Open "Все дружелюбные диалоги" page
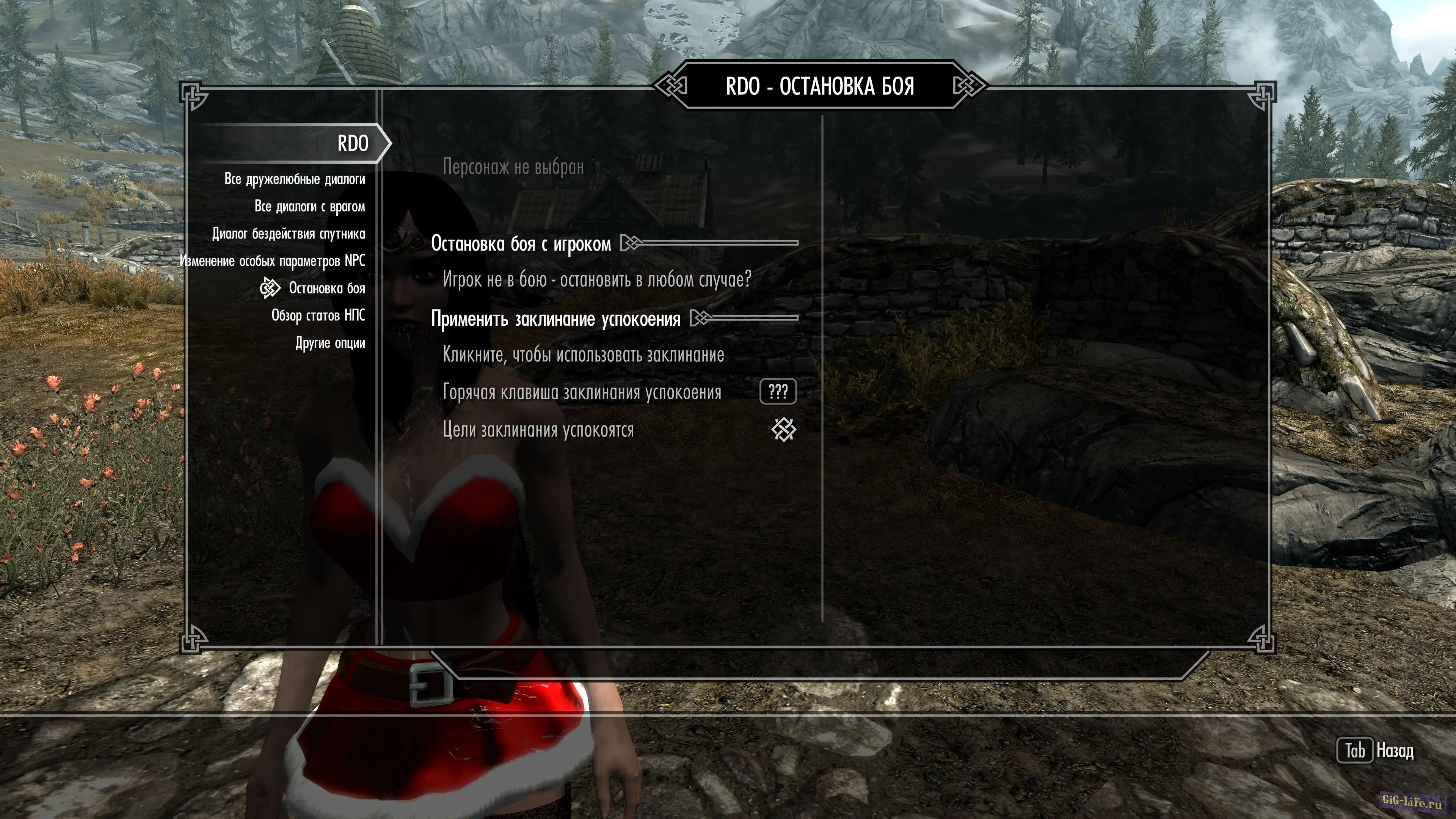This screenshot has width=1456, height=819. pyautogui.click(x=295, y=179)
